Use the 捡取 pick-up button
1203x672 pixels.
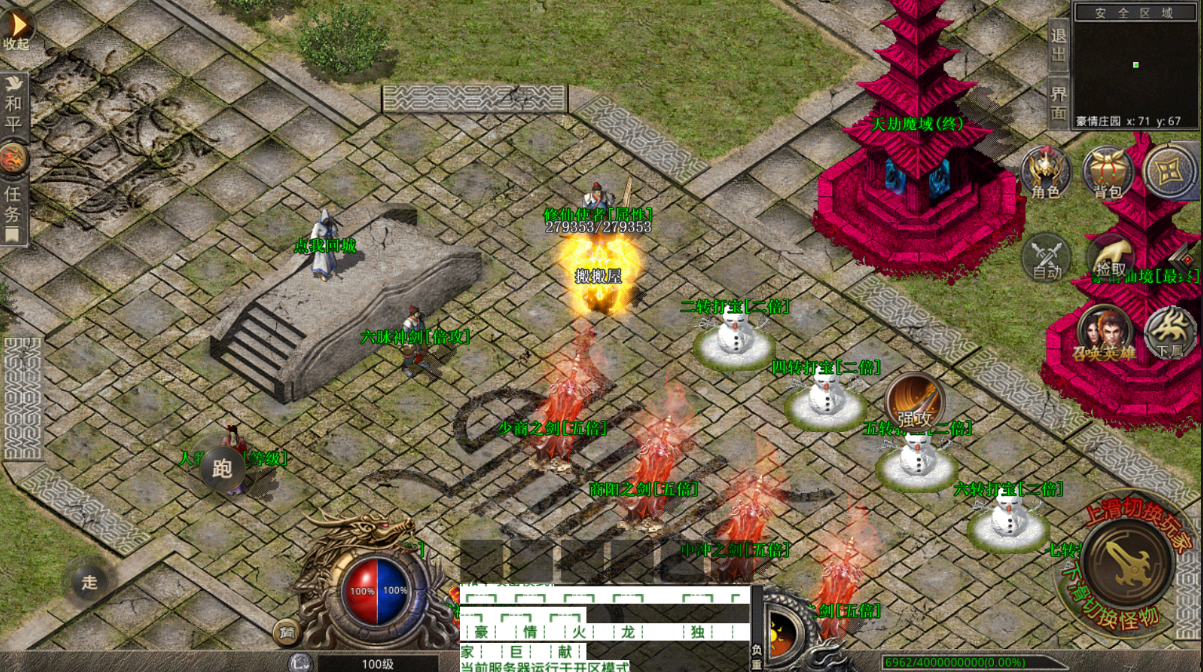pyautogui.click(x=1110, y=257)
